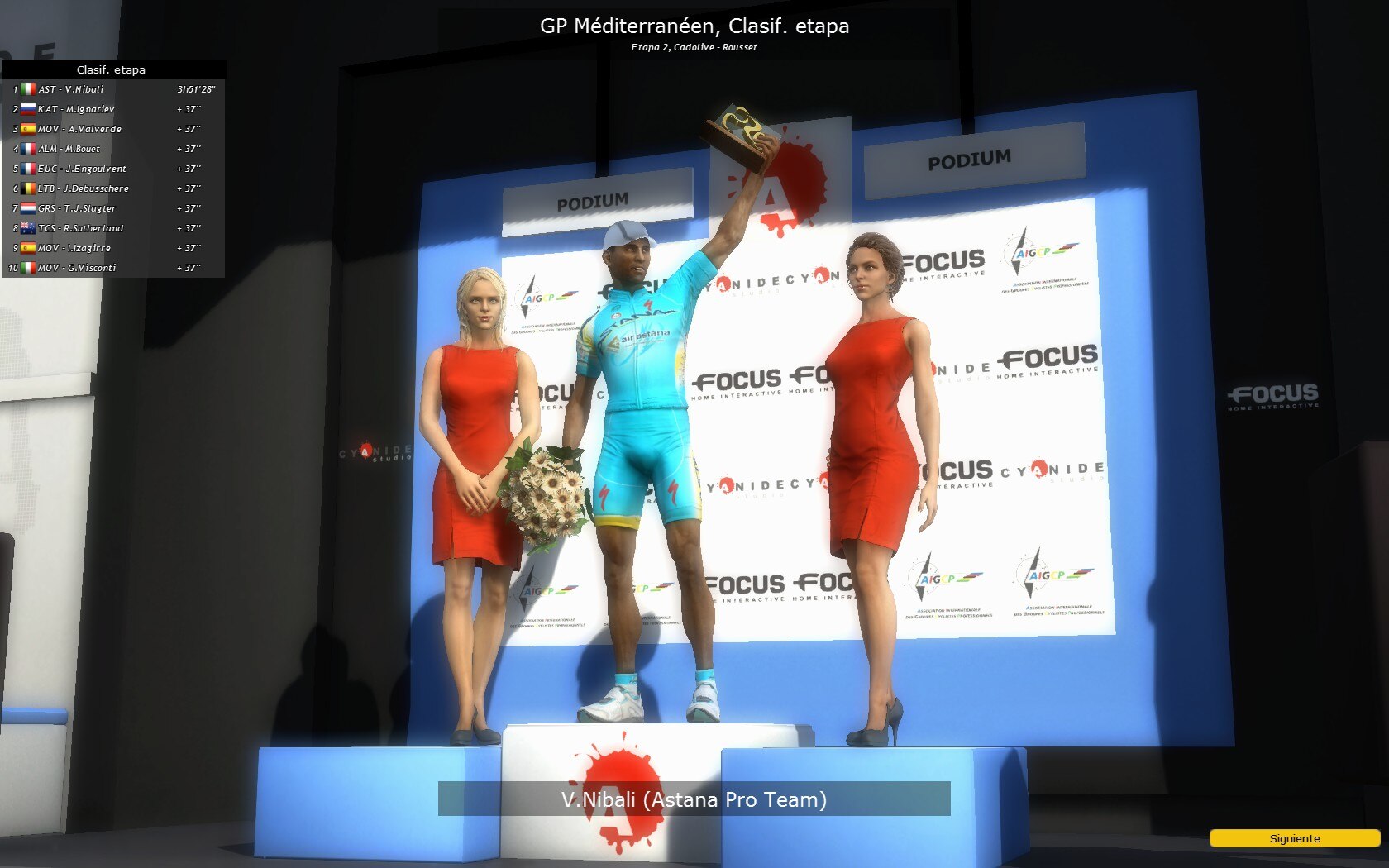Select M.Bouet's result row
This screenshot has height=868, width=1389.
coord(113,149)
